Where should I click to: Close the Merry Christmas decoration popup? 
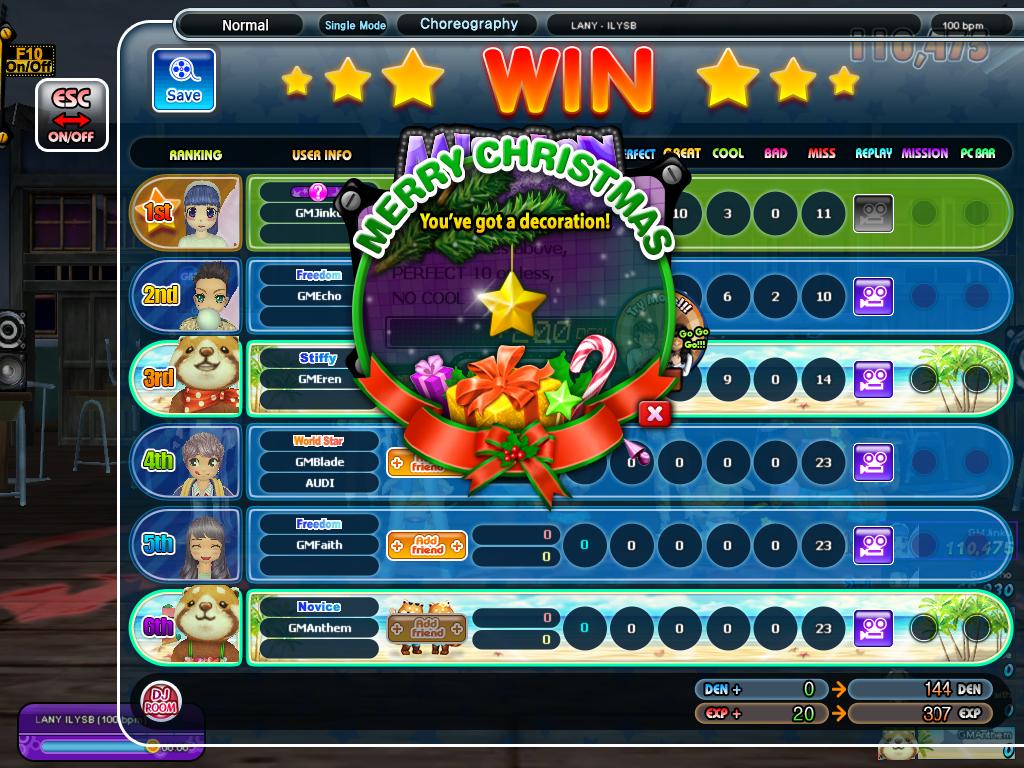point(654,414)
